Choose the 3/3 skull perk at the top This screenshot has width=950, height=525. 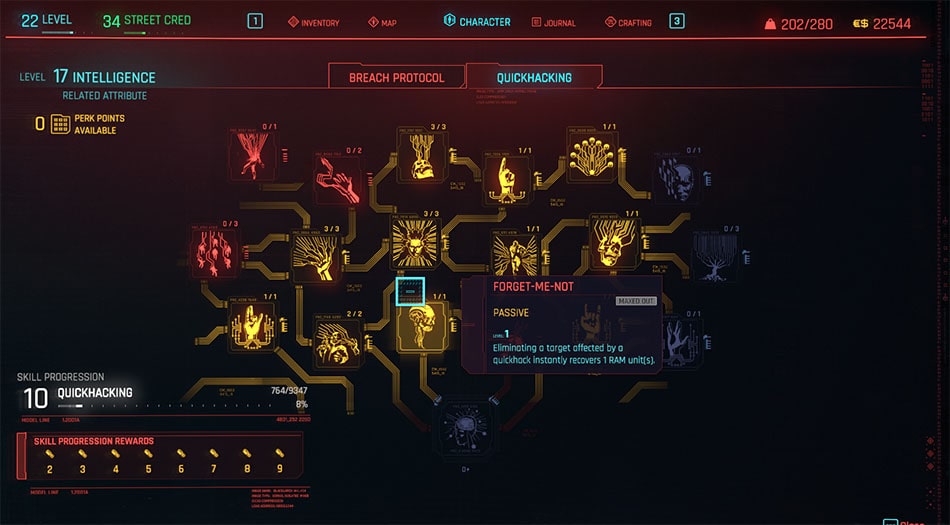tap(421, 155)
